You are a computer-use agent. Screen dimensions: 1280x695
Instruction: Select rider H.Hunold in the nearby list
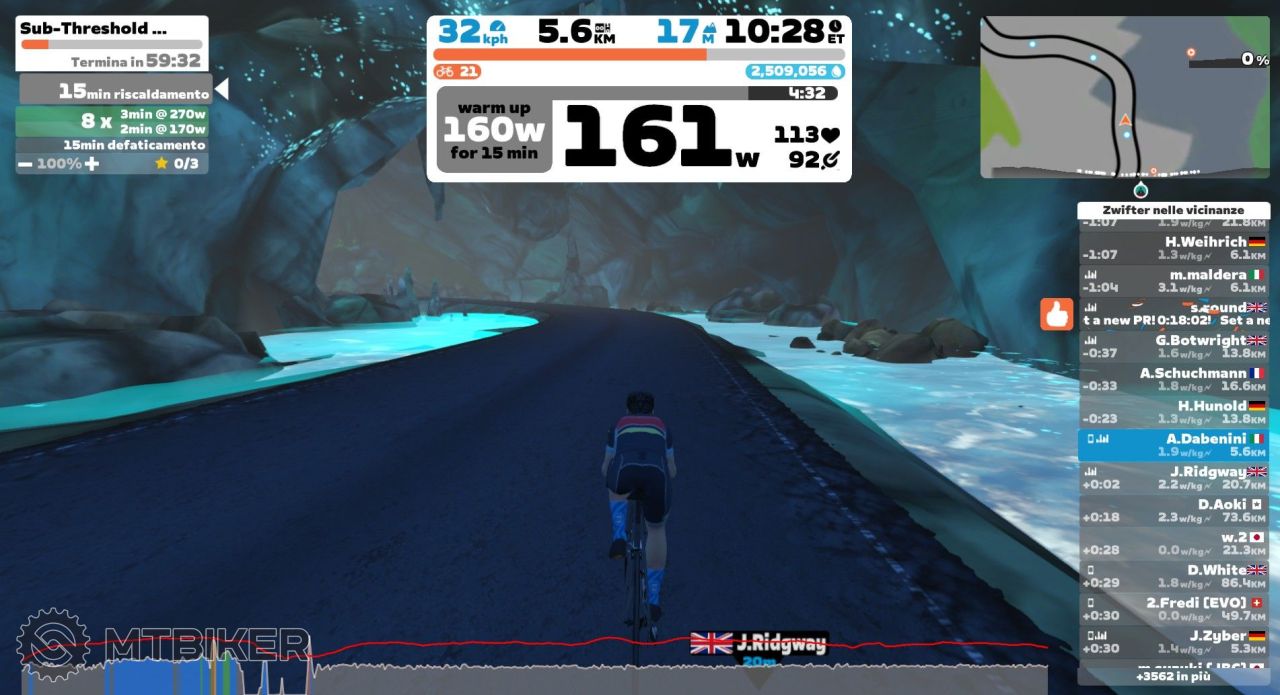point(1173,413)
